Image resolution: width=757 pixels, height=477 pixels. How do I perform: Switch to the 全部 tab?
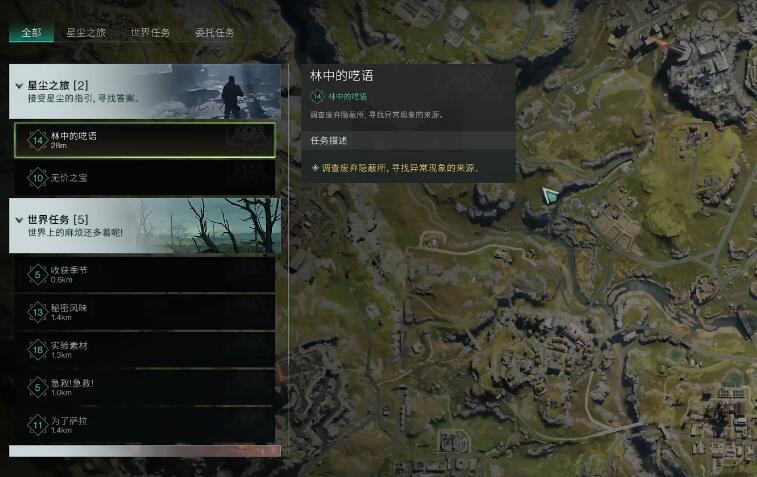[x=31, y=33]
